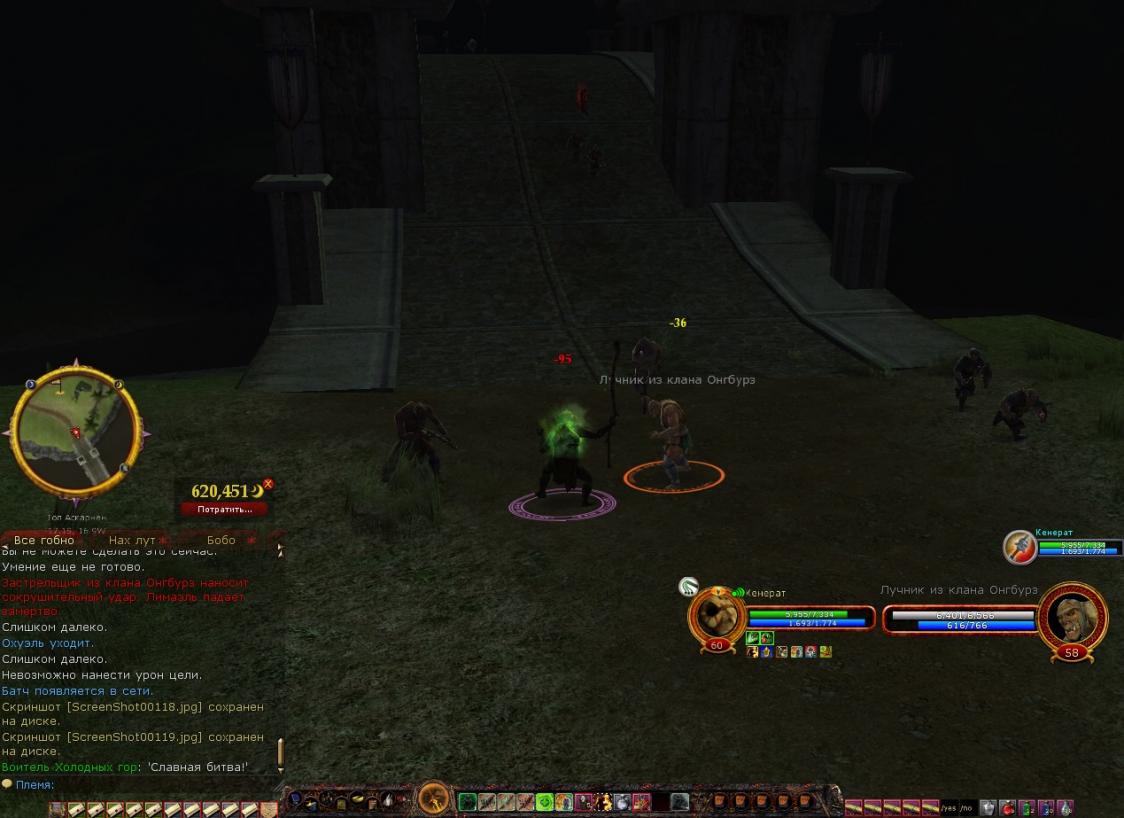
Task: Select the Бобо chat tab
Action: [x=221, y=540]
